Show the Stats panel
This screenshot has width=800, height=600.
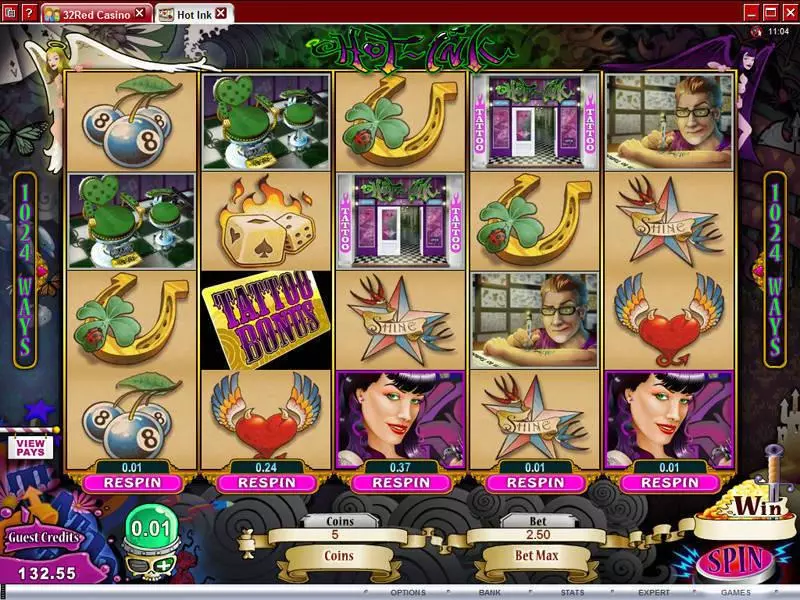click(571, 592)
